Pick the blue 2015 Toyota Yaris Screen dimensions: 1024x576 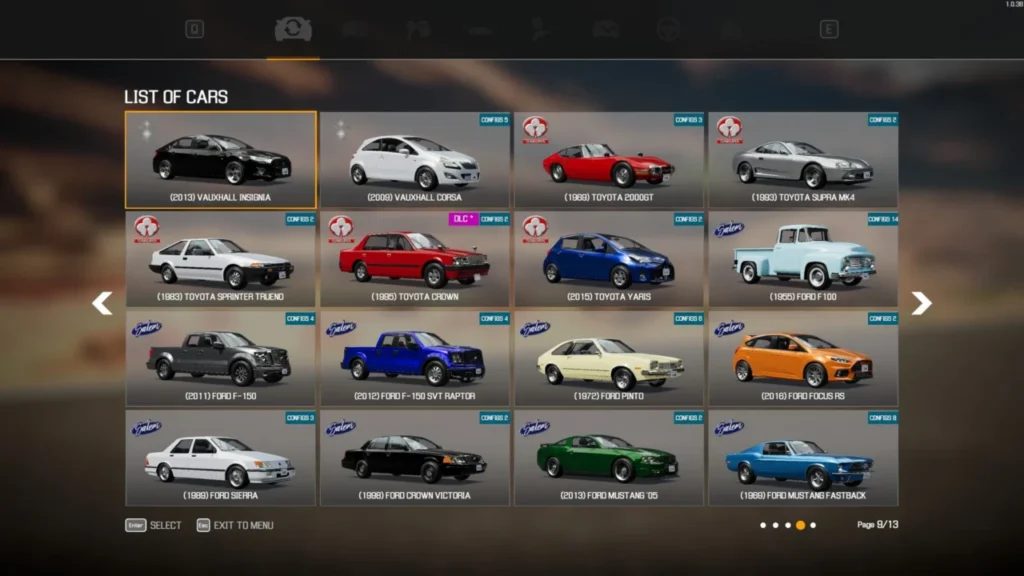[609, 259]
